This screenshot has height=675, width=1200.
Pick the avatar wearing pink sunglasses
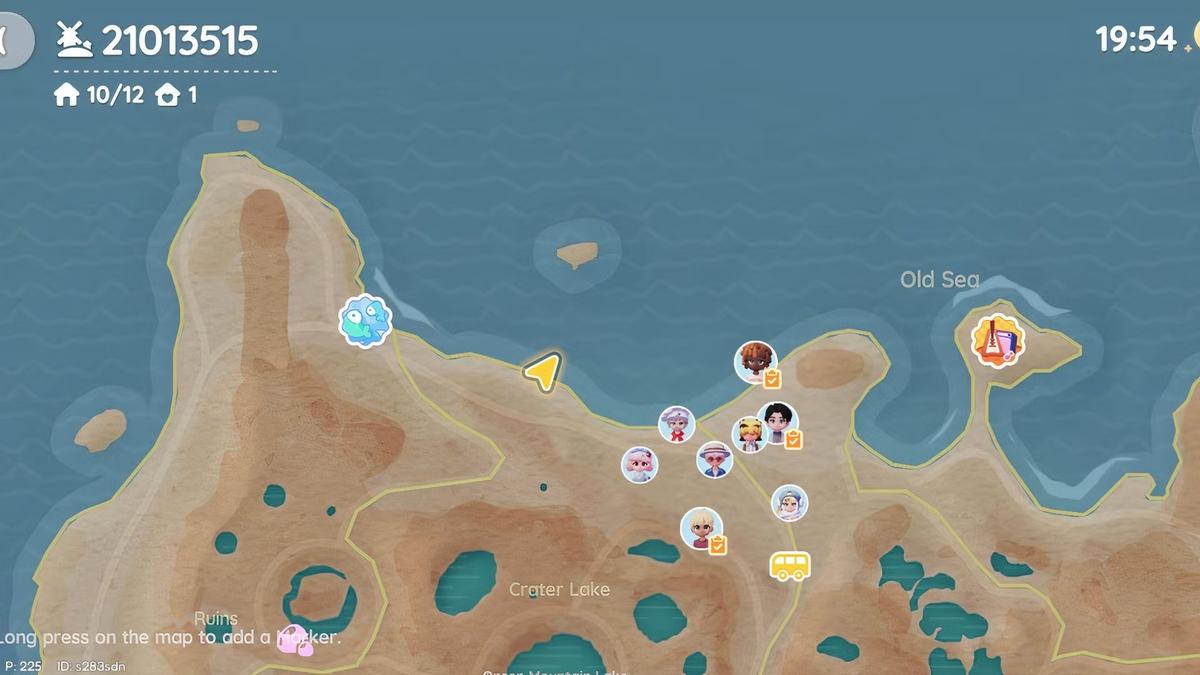pos(714,459)
